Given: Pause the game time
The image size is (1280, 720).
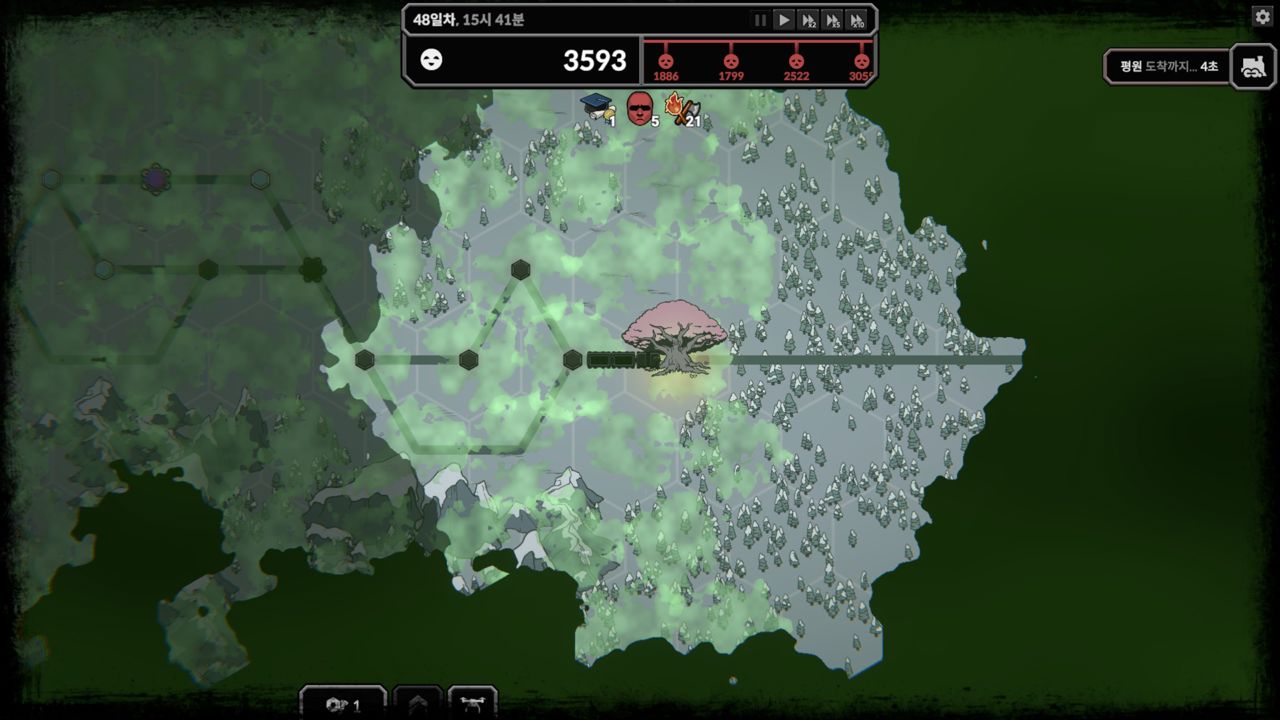Looking at the screenshot, I should pyautogui.click(x=760, y=20).
